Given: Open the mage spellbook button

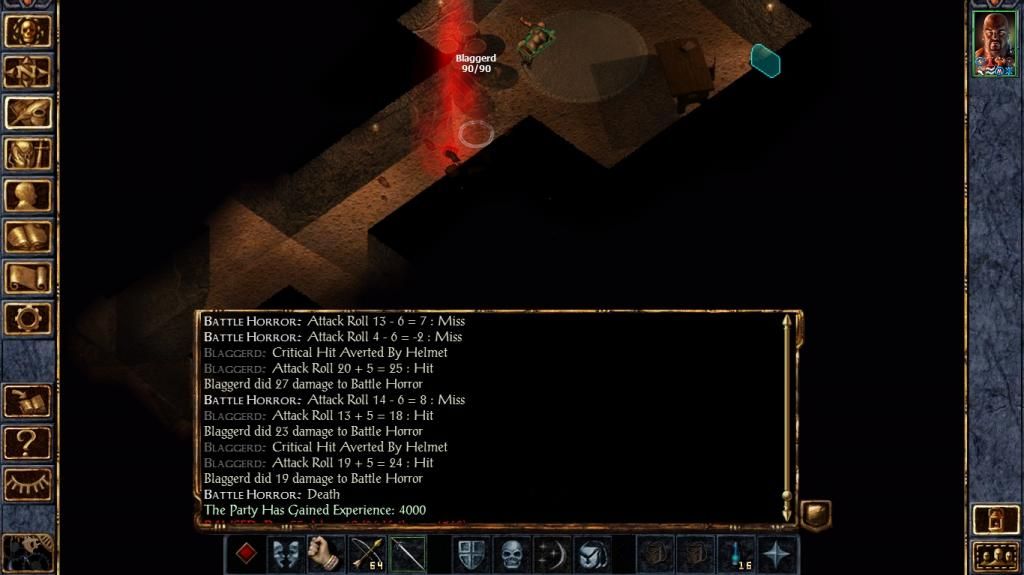Looking at the screenshot, I should [x=28, y=236].
